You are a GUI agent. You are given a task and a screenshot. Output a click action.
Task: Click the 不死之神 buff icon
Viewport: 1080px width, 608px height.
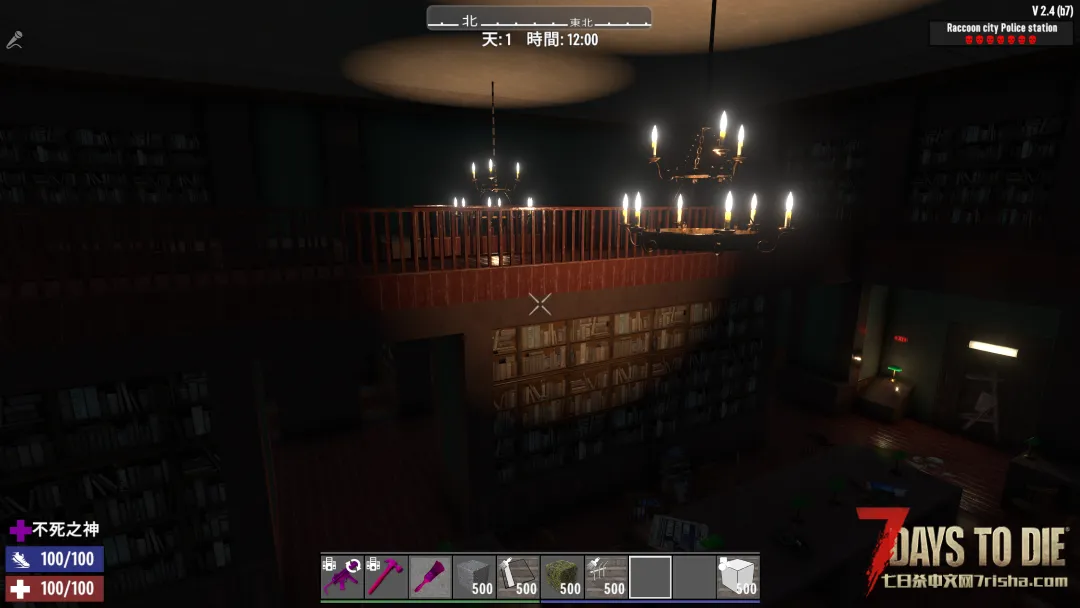20,530
